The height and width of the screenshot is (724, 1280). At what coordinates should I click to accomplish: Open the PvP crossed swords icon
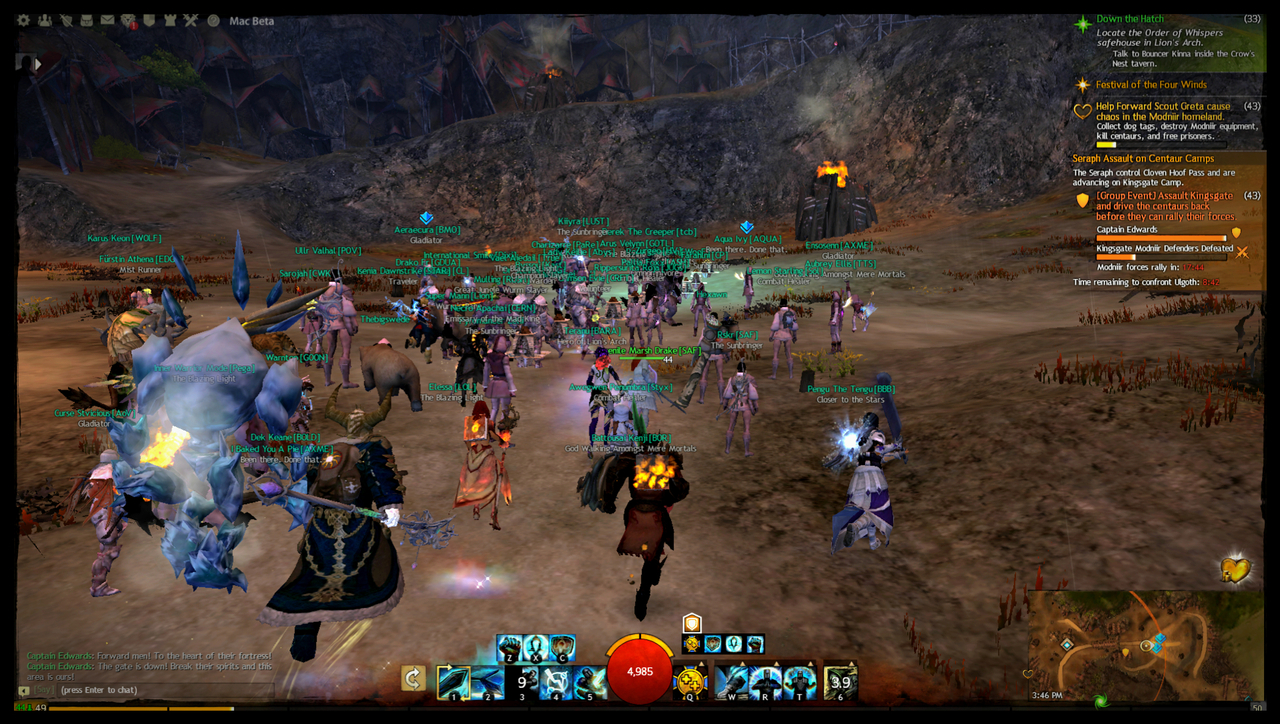point(191,20)
